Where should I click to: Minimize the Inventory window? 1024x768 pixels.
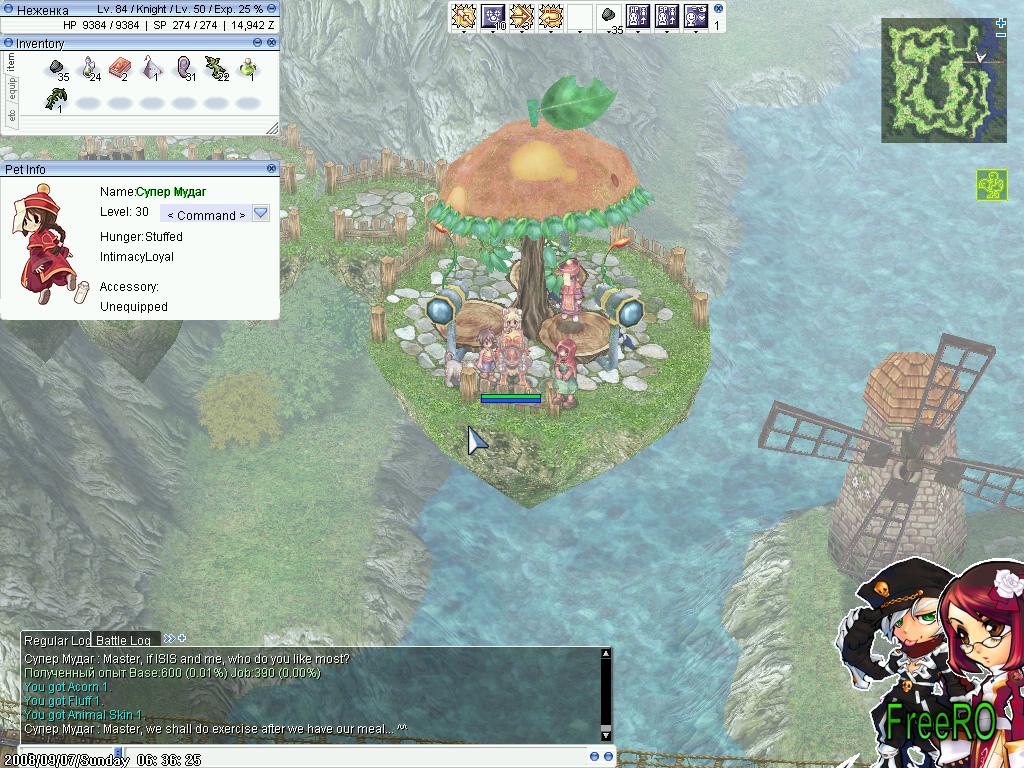pos(258,43)
